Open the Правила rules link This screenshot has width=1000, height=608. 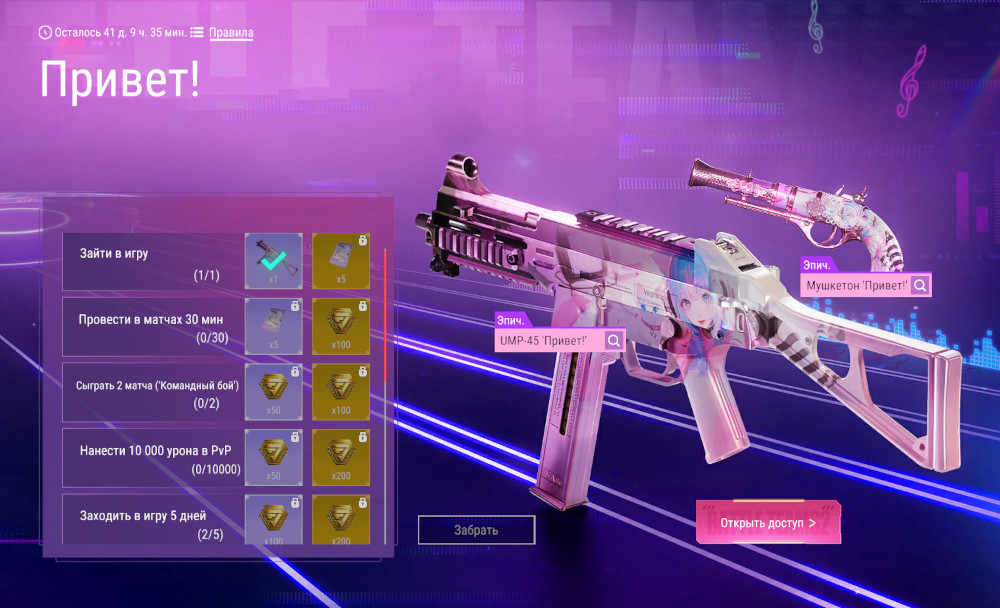(x=231, y=33)
